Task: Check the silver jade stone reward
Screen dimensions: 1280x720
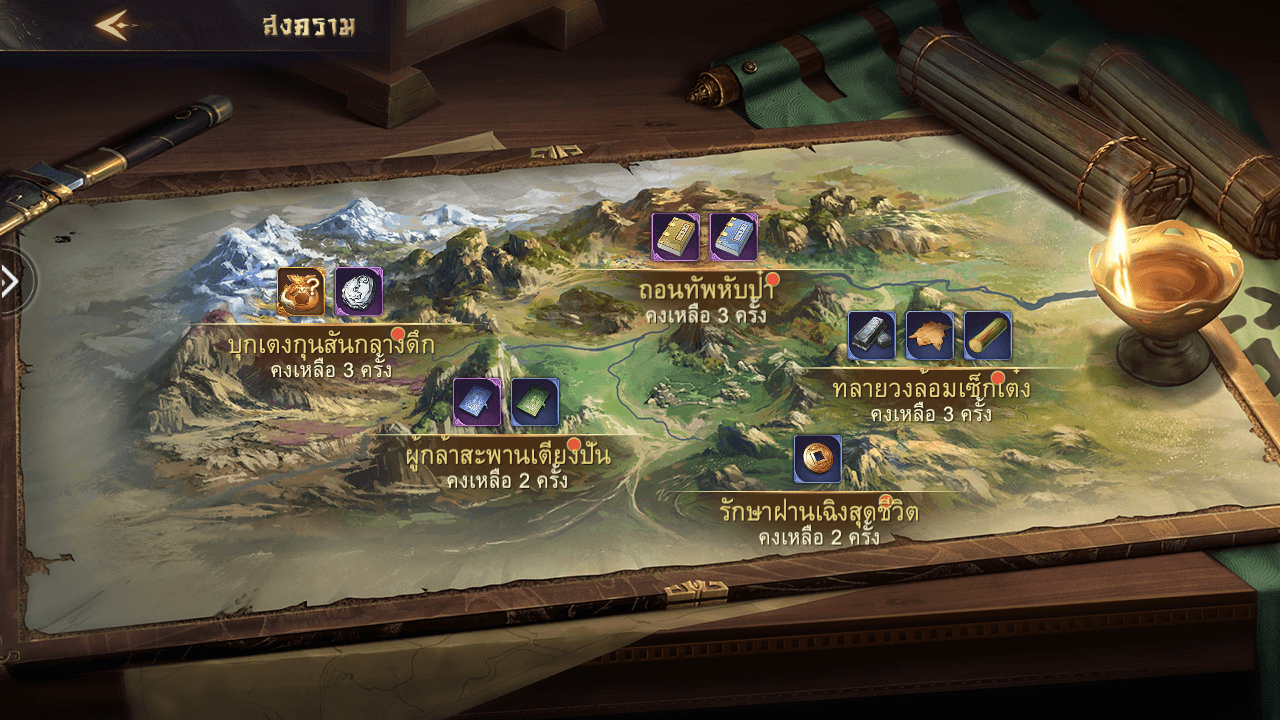Action: coord(359,292)
